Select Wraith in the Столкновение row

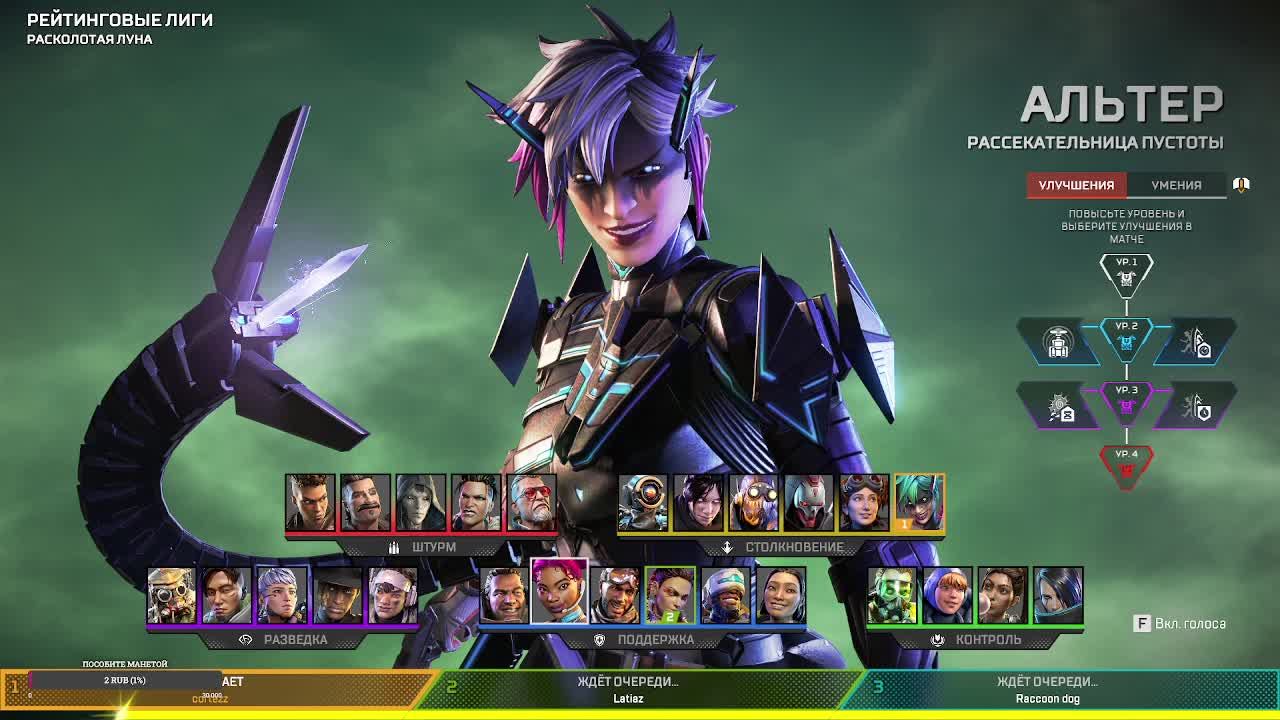tap(698, 503)
